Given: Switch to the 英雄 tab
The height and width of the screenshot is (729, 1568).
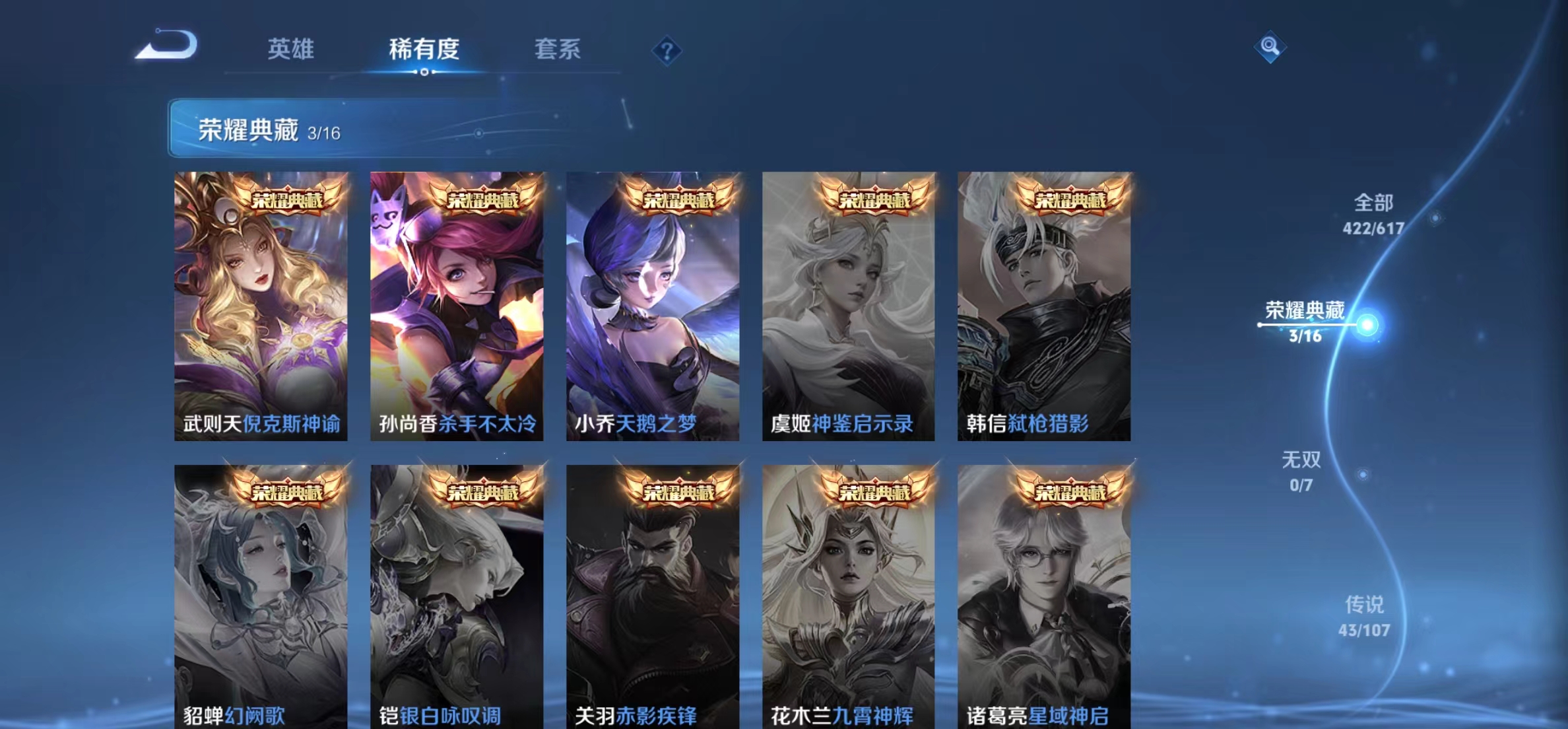Looking at the screenshot, I should coord(292,50).
